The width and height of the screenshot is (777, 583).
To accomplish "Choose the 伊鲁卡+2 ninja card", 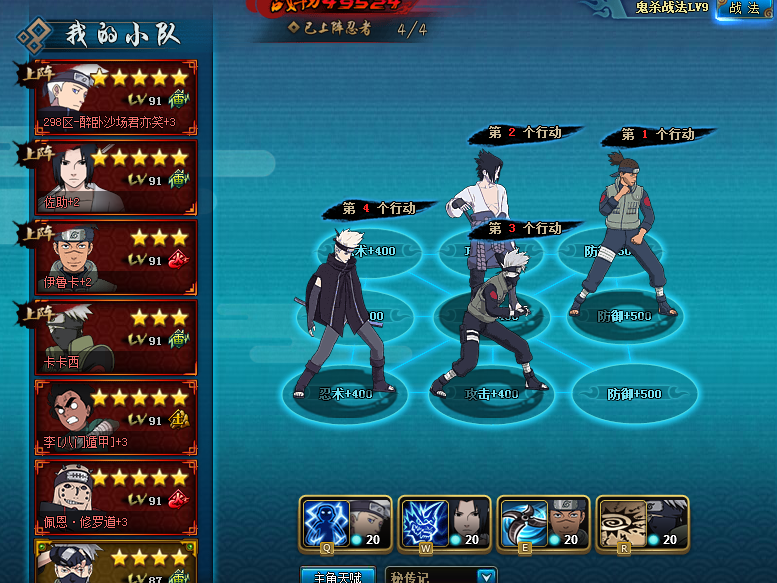I will point(115,256).
